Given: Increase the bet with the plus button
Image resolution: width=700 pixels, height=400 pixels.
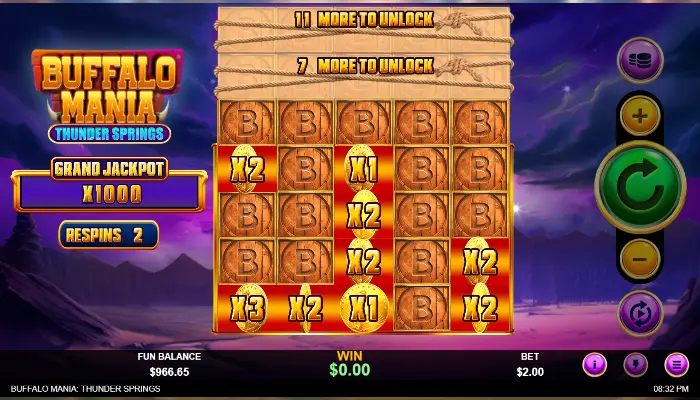Looking at the screenshot, I should coord(640,116).
